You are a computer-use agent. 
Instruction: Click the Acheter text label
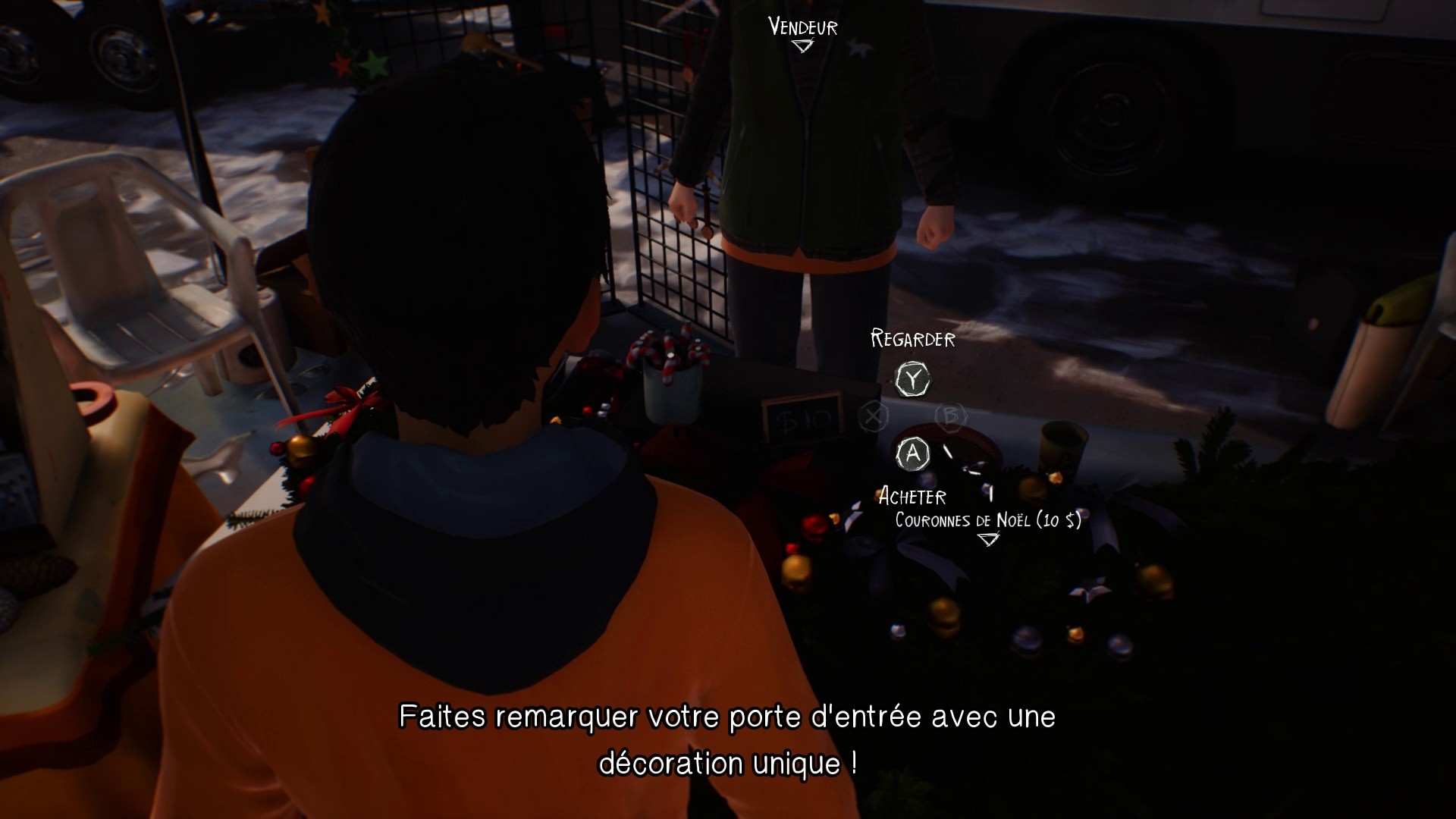coord(912,497)
